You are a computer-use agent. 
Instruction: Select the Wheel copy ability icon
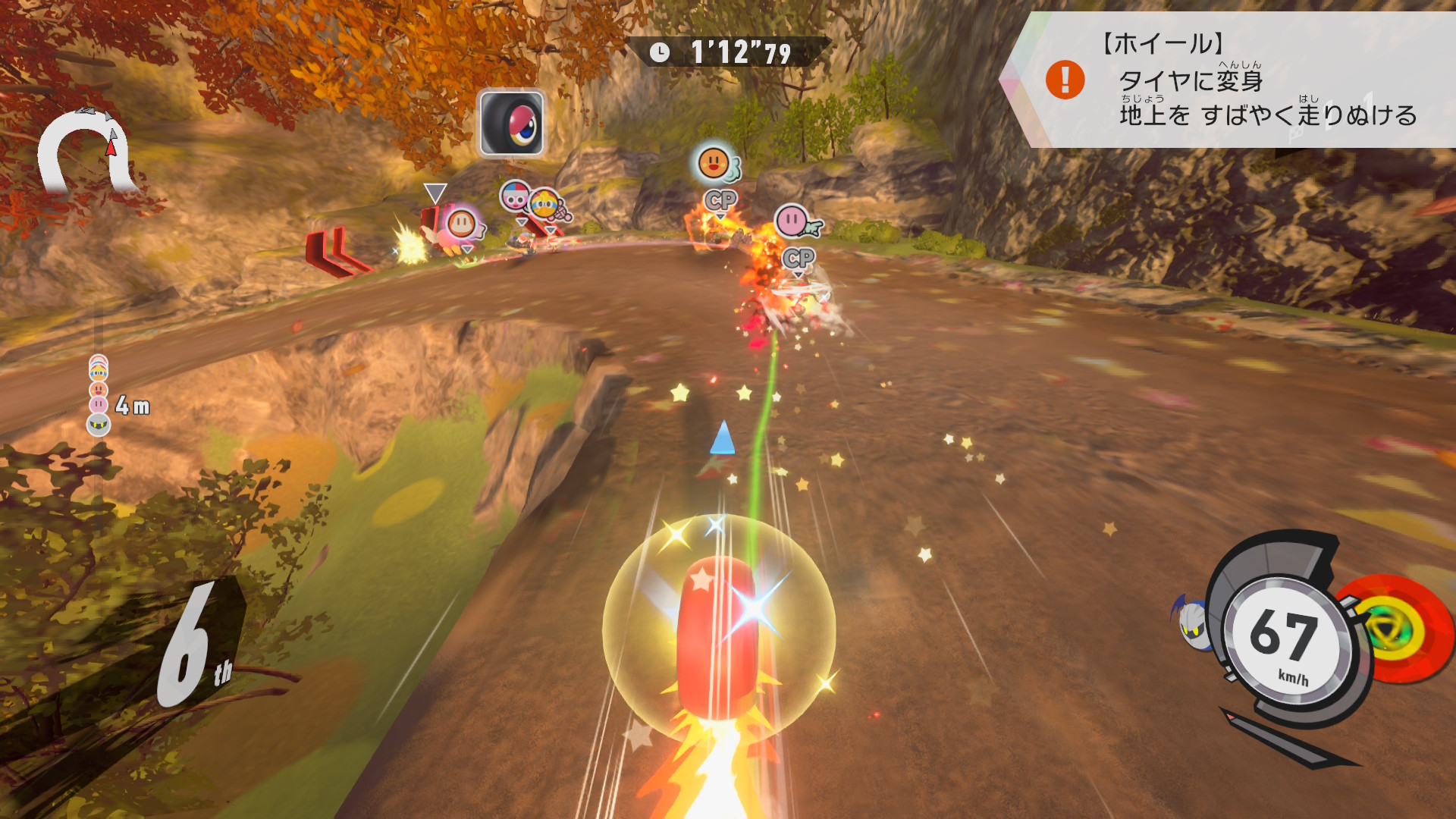[x=511, y=123]
